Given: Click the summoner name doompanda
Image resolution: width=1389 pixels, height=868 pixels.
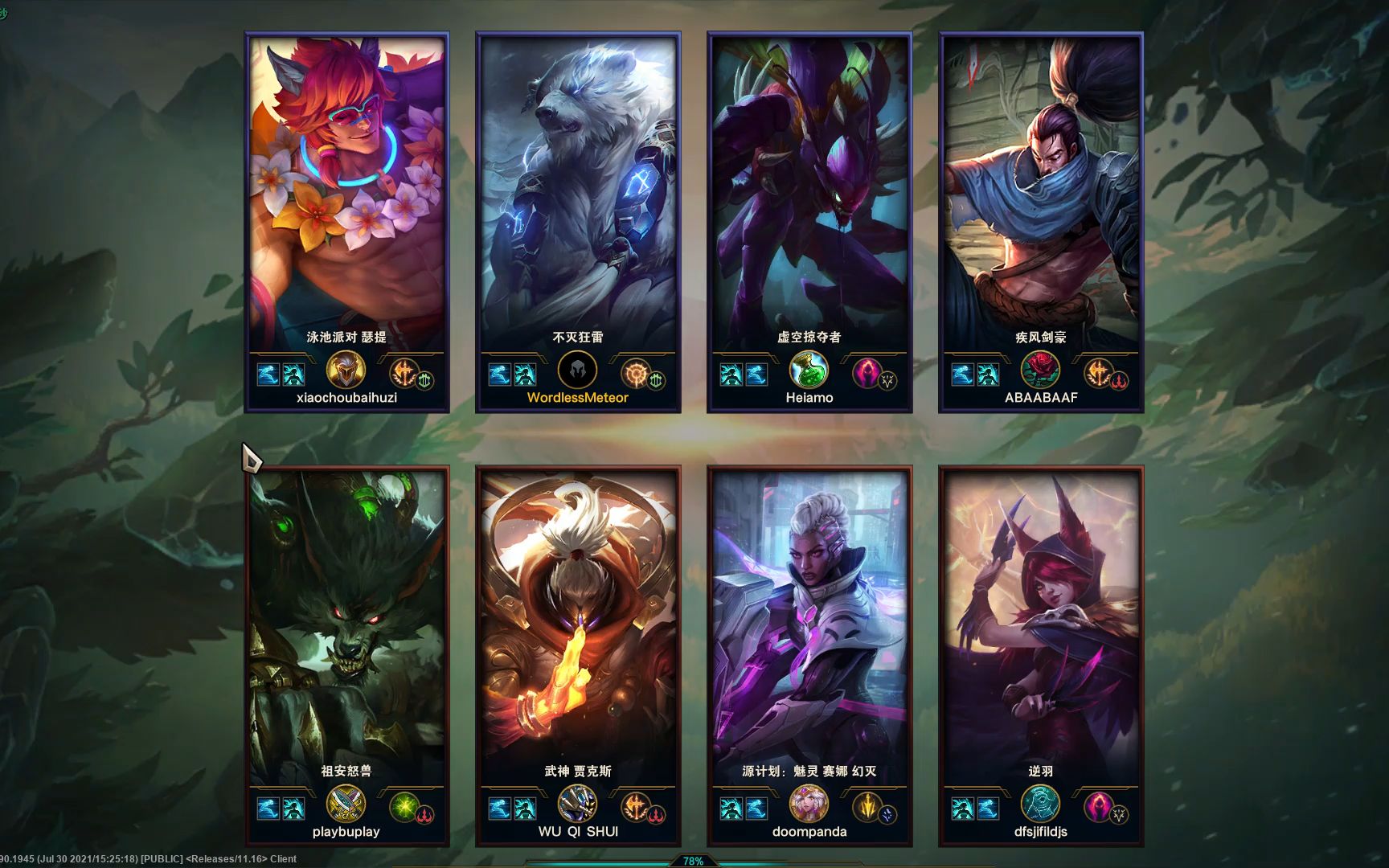Looking at the screenshot, I should [809, 833].
